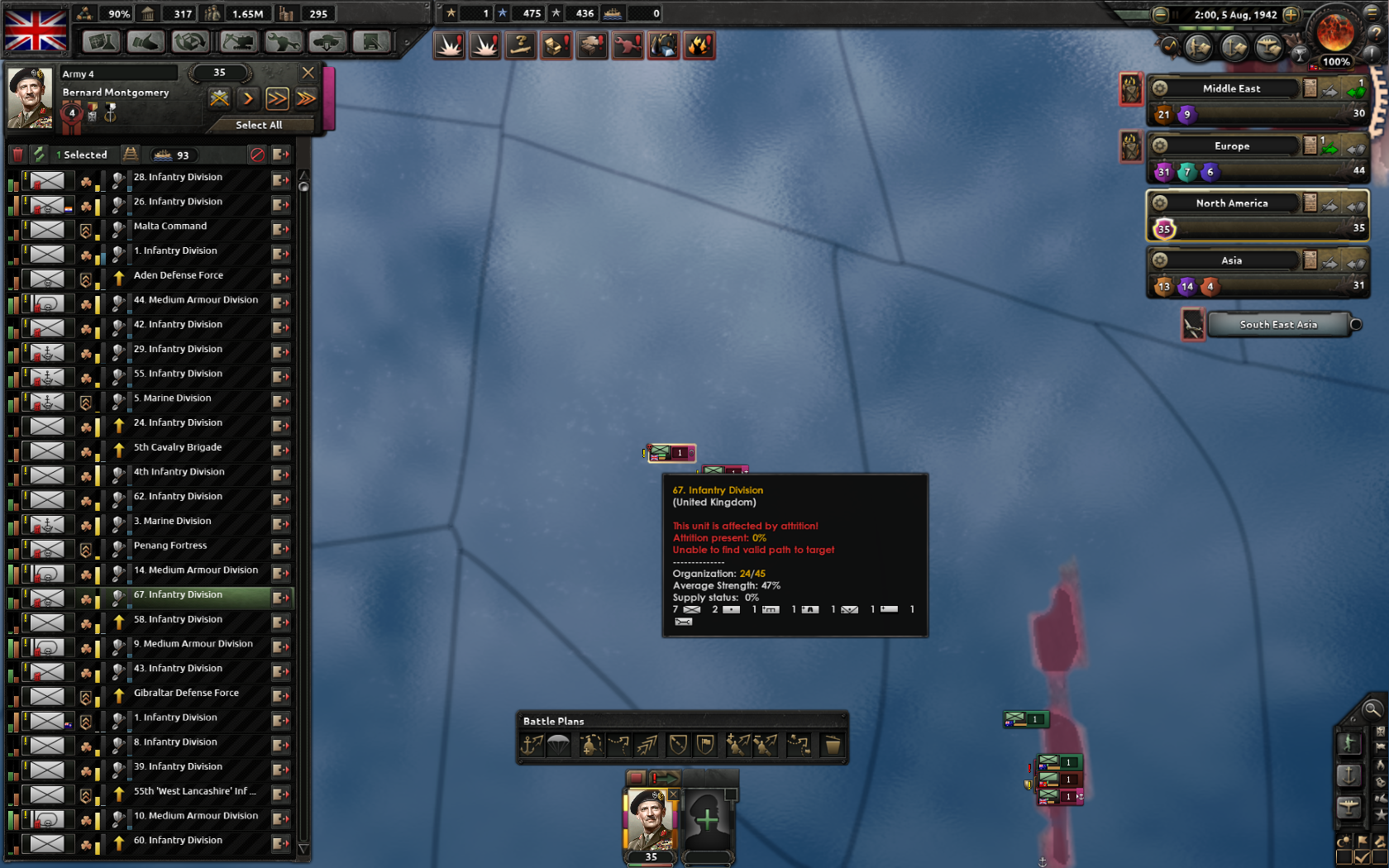Open the fallback line order tool
1389x868 pixels.
[680, 745]
